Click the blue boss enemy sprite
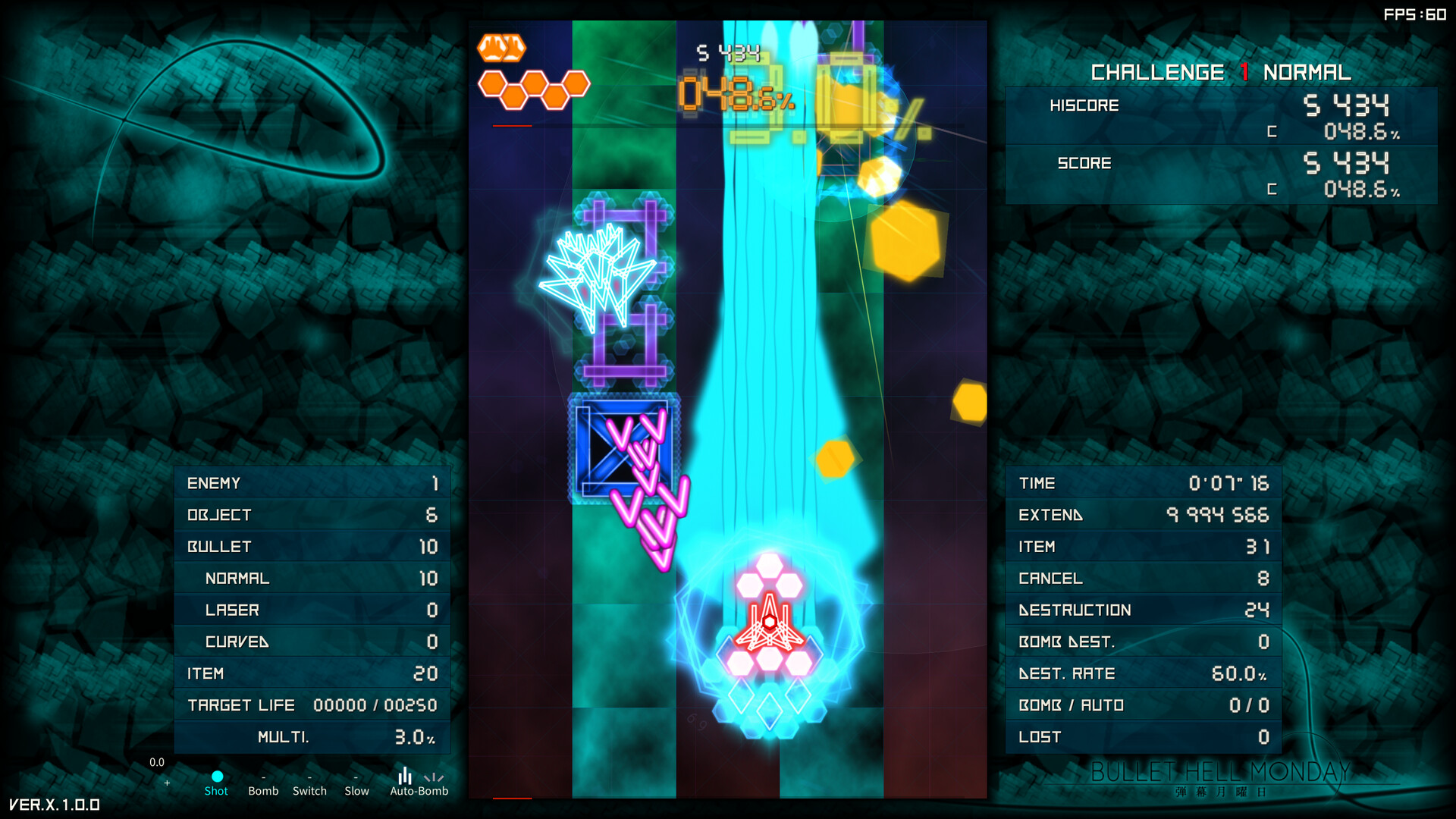Viewport: 1456px width, 819px height. click(x=623, y=449)
